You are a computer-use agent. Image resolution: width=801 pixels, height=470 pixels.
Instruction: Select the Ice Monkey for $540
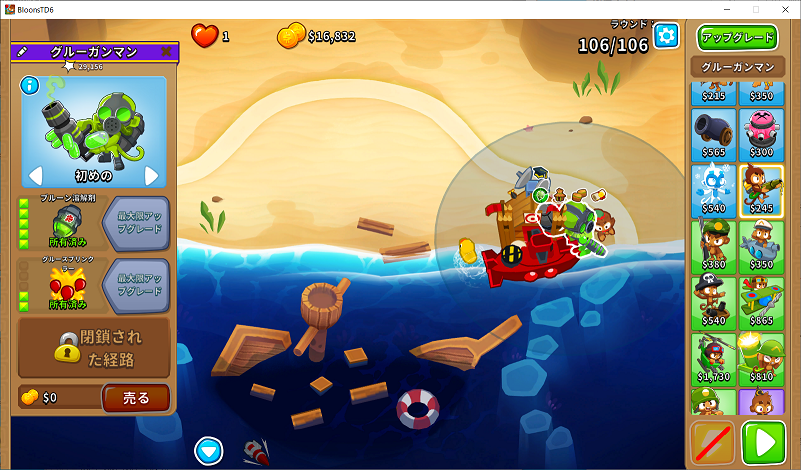[713, 187]
